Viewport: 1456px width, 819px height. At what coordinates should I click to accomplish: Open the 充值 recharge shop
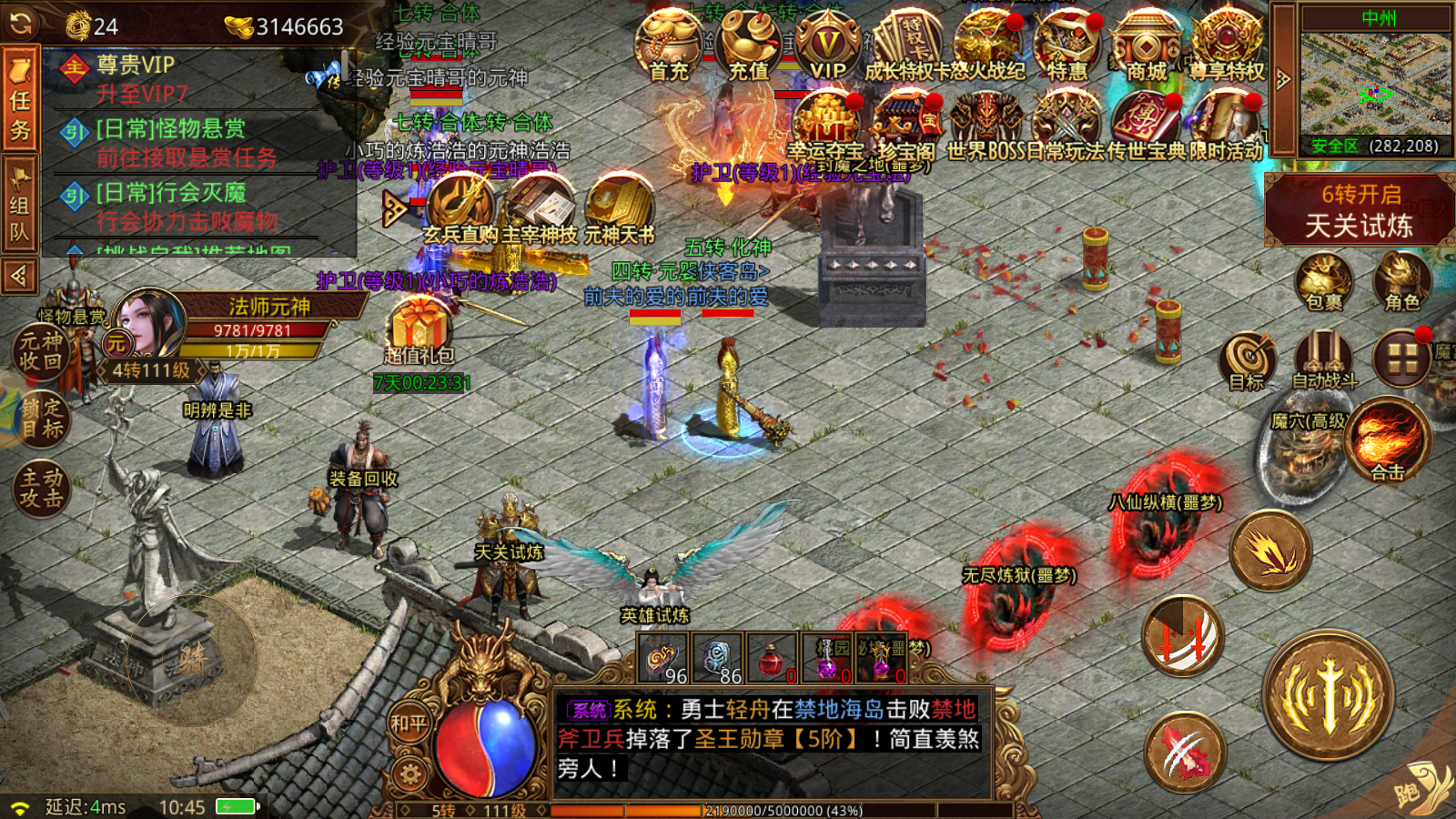tap(749, 45)
